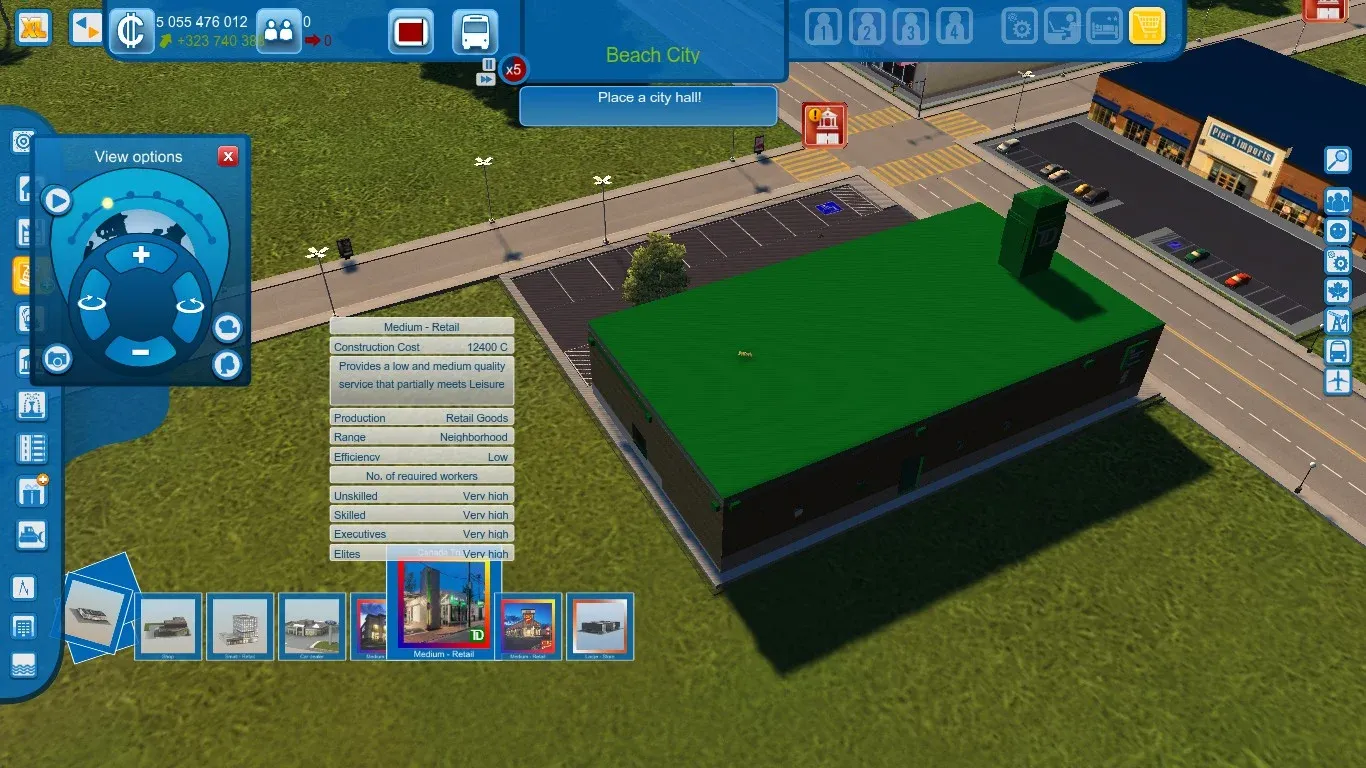Take a screenshot with the camera button
Screen dimensions: 1366x768
[x=57, y=358]
